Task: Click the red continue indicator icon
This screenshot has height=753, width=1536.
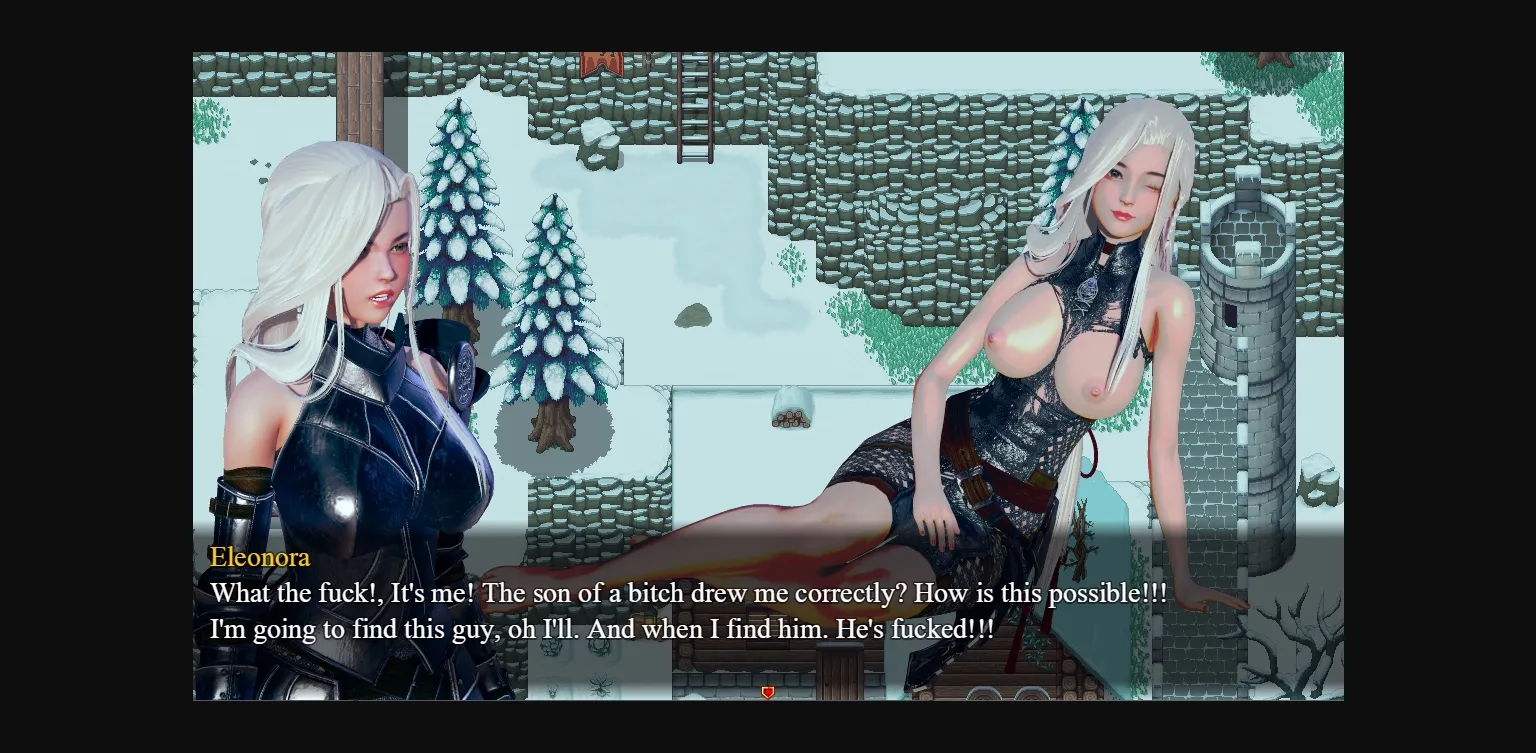Action: (768, 691)
